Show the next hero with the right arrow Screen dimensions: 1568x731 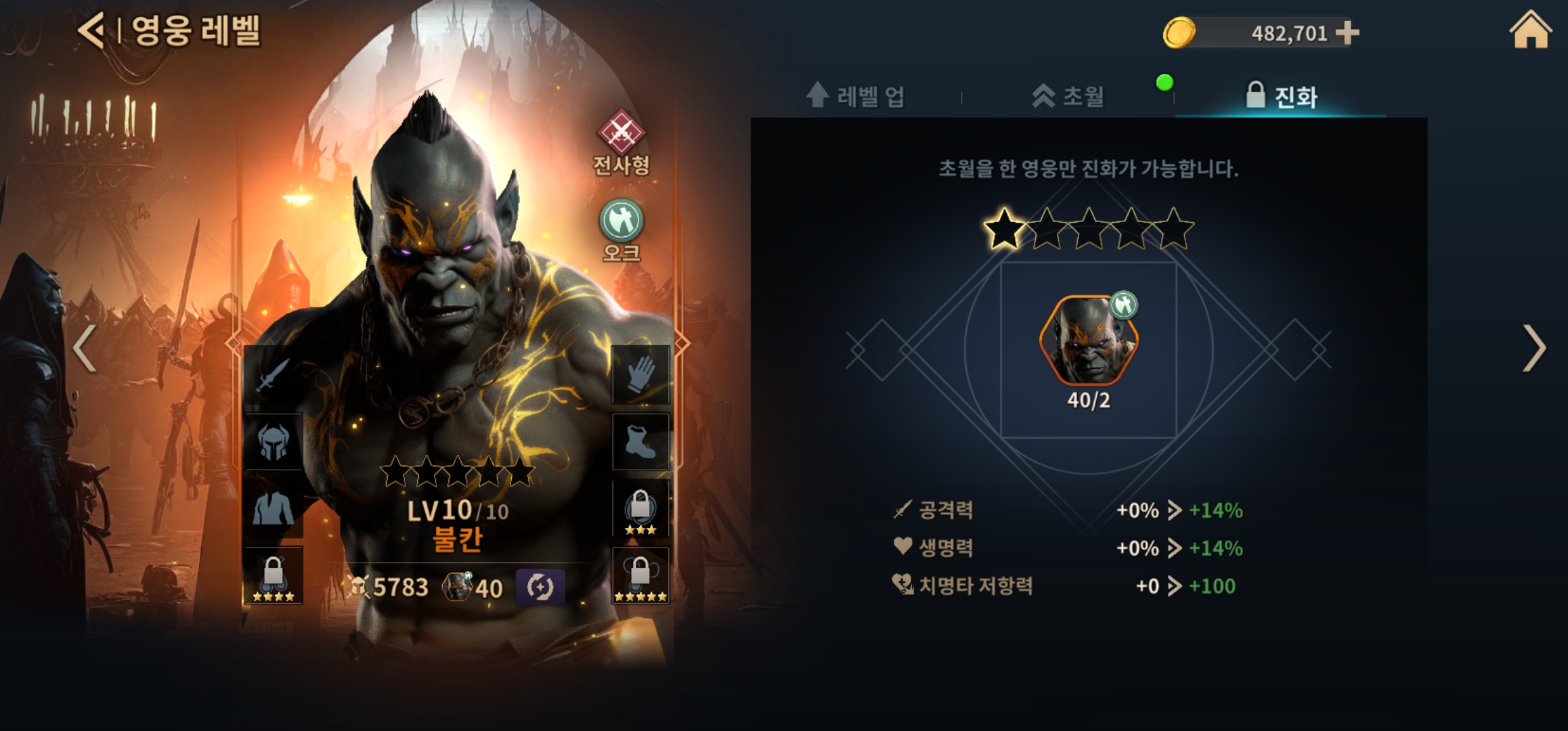[x=1533, y=348]
